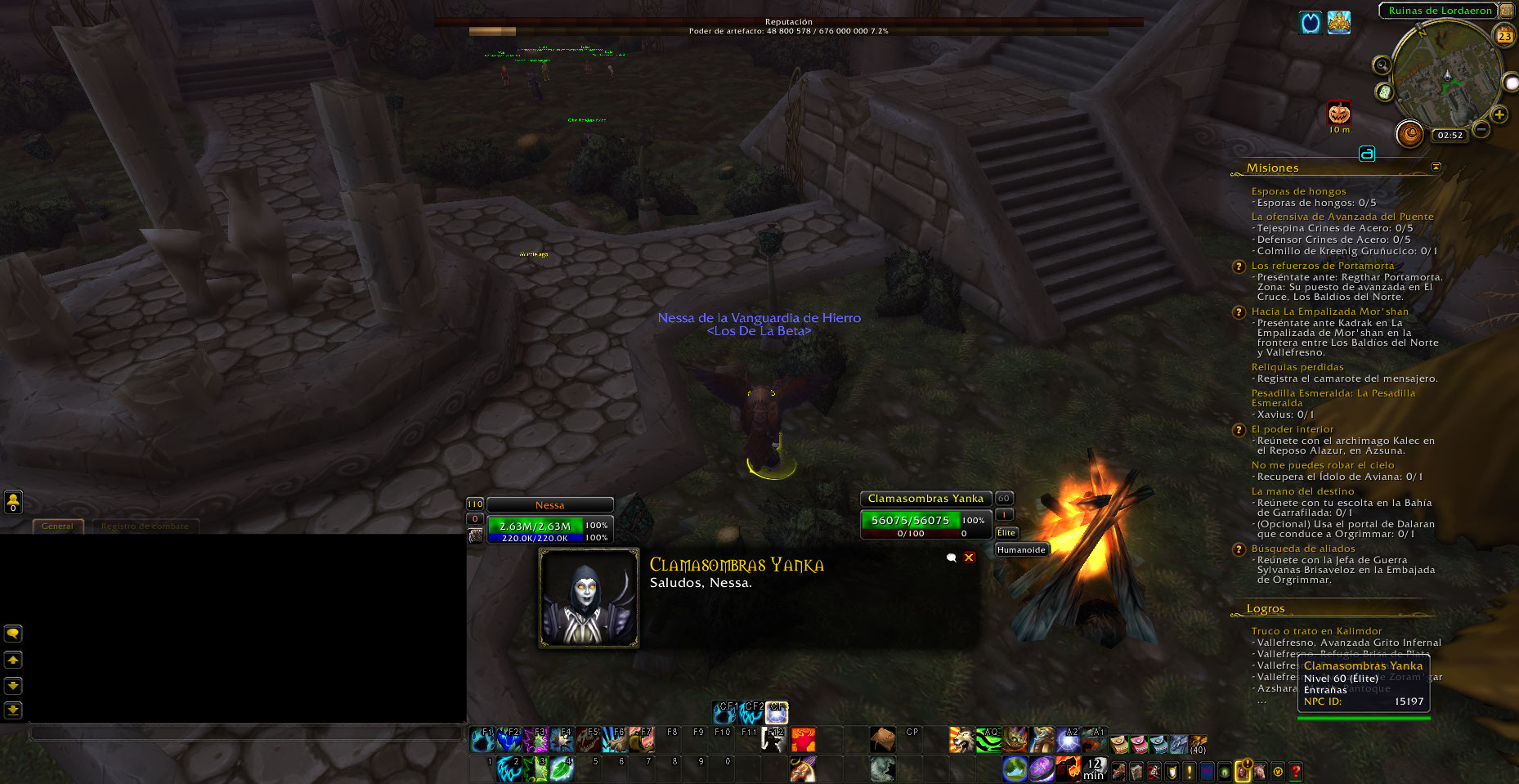The width and height of the screenshot is (1519, 784).
Task: Select the Esporas de hongos quest
Action: click(x=1298, y=191)
